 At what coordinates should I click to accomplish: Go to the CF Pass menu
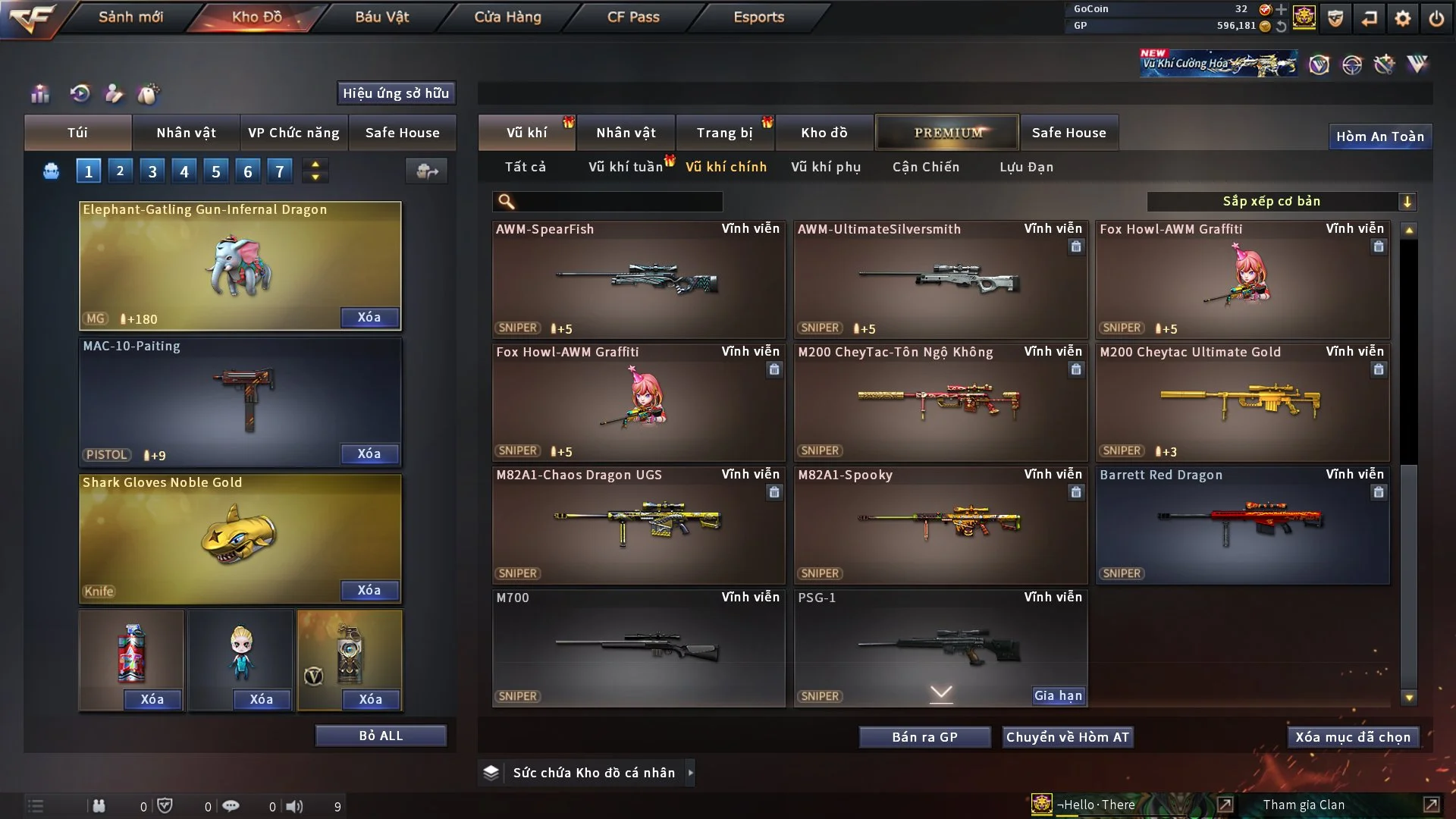click(633, 17)
